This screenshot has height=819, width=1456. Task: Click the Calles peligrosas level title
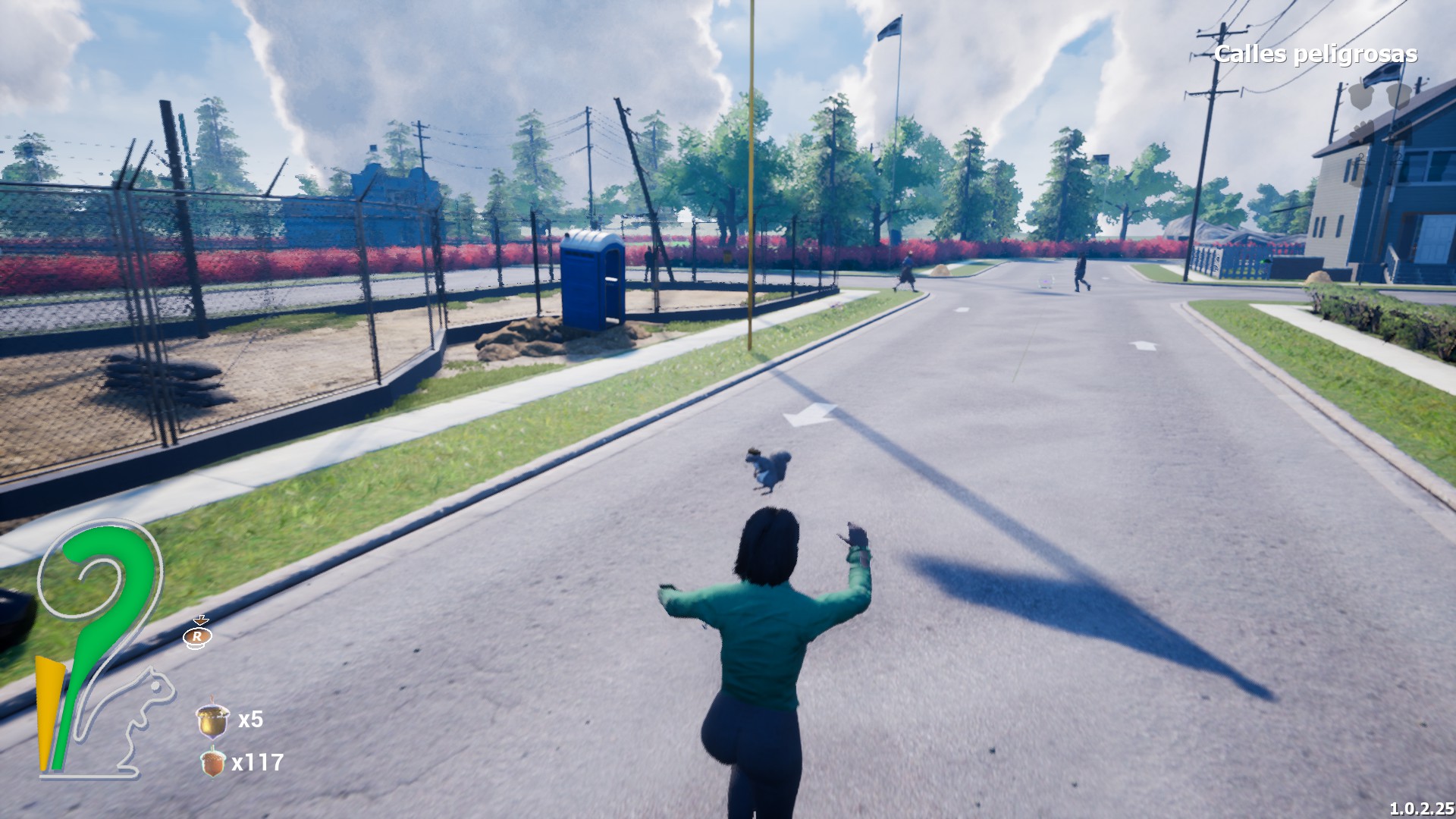pos(1315,55)
